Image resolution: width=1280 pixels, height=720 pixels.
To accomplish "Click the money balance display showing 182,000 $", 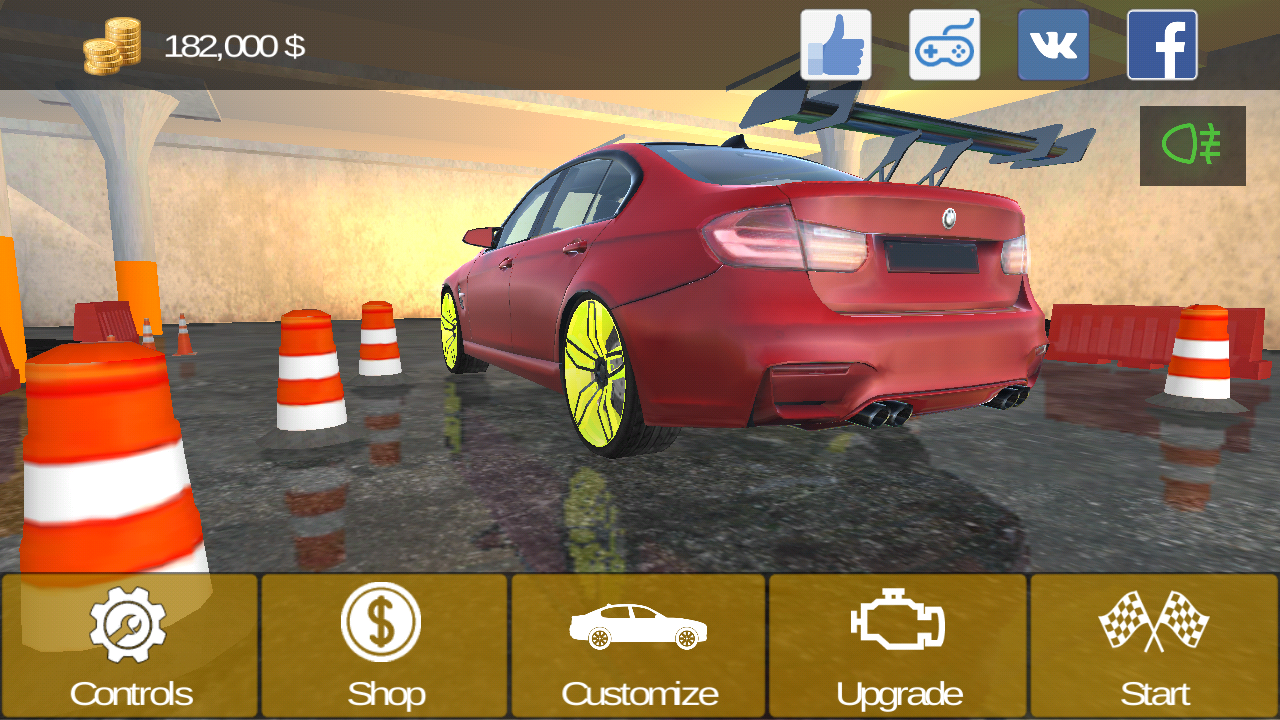I will click(235, 44).
